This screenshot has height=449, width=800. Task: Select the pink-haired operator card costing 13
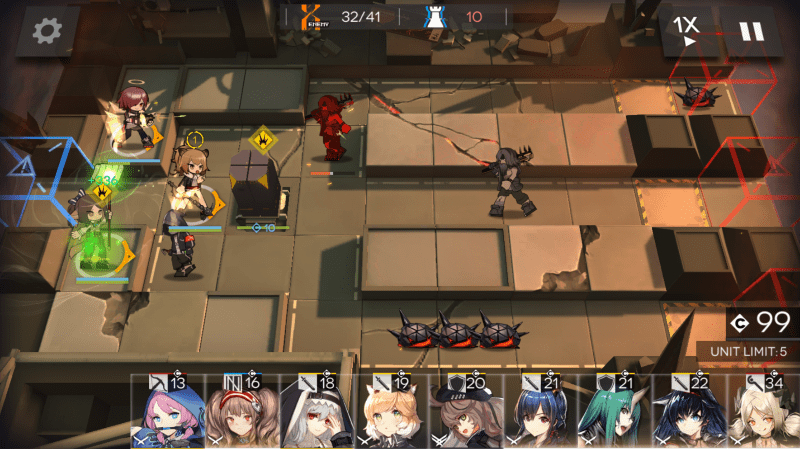(x=164, y=412)
